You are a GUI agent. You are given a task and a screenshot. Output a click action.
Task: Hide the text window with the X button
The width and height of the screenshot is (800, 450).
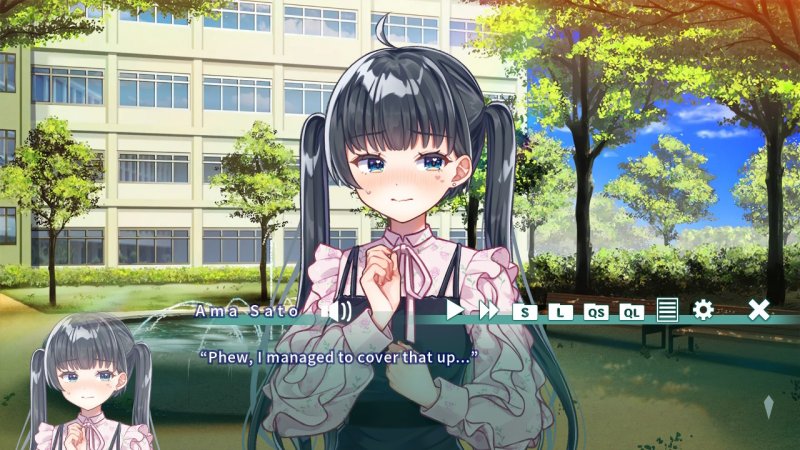[x=759, y=310]
